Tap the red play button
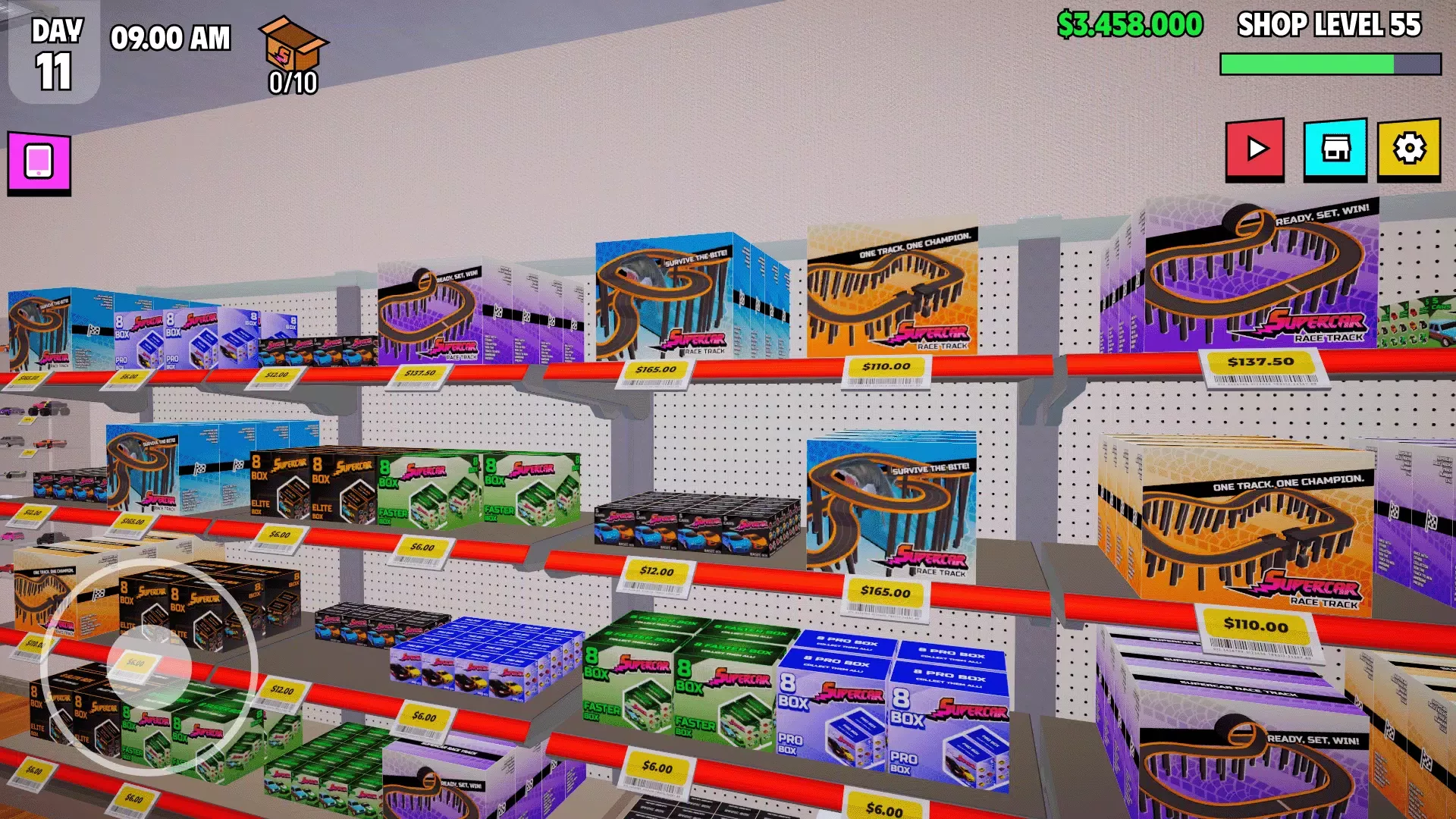 pyautogui.click(x=1255, y=149)
